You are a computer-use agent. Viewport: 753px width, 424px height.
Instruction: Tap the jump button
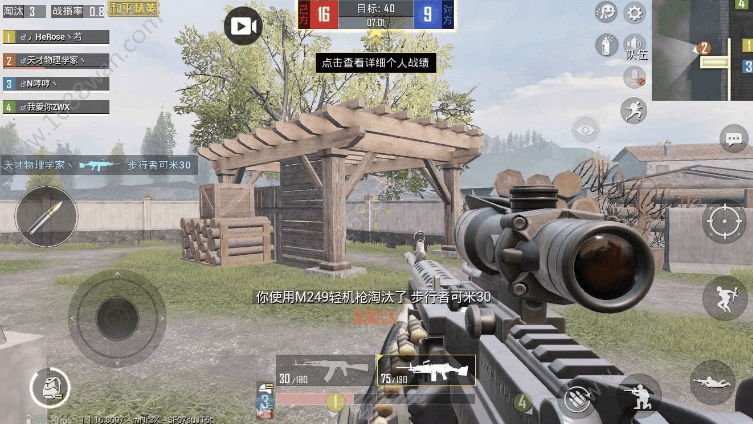725,298
